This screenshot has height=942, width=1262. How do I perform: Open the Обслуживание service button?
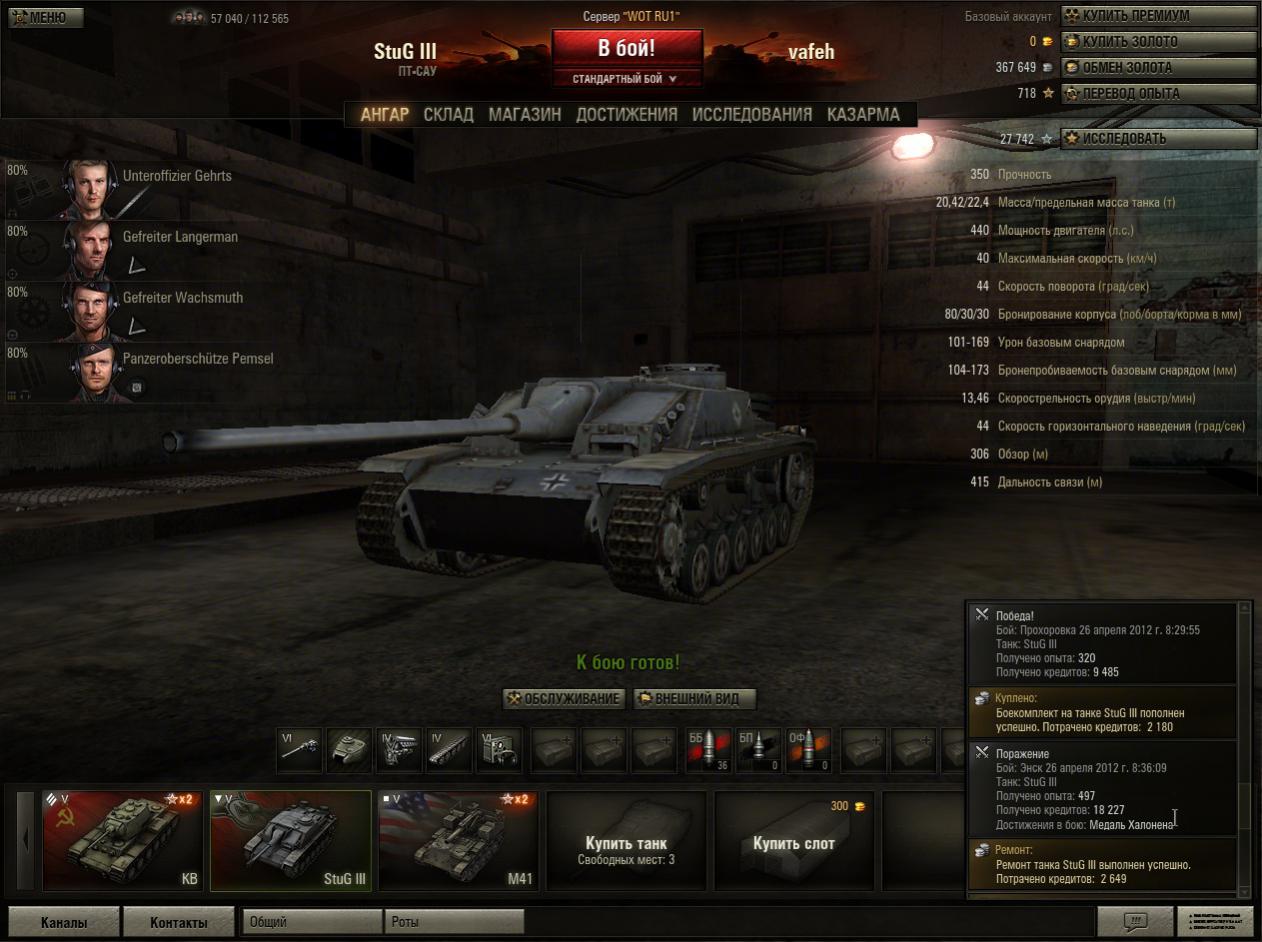(x=564, y=699)
